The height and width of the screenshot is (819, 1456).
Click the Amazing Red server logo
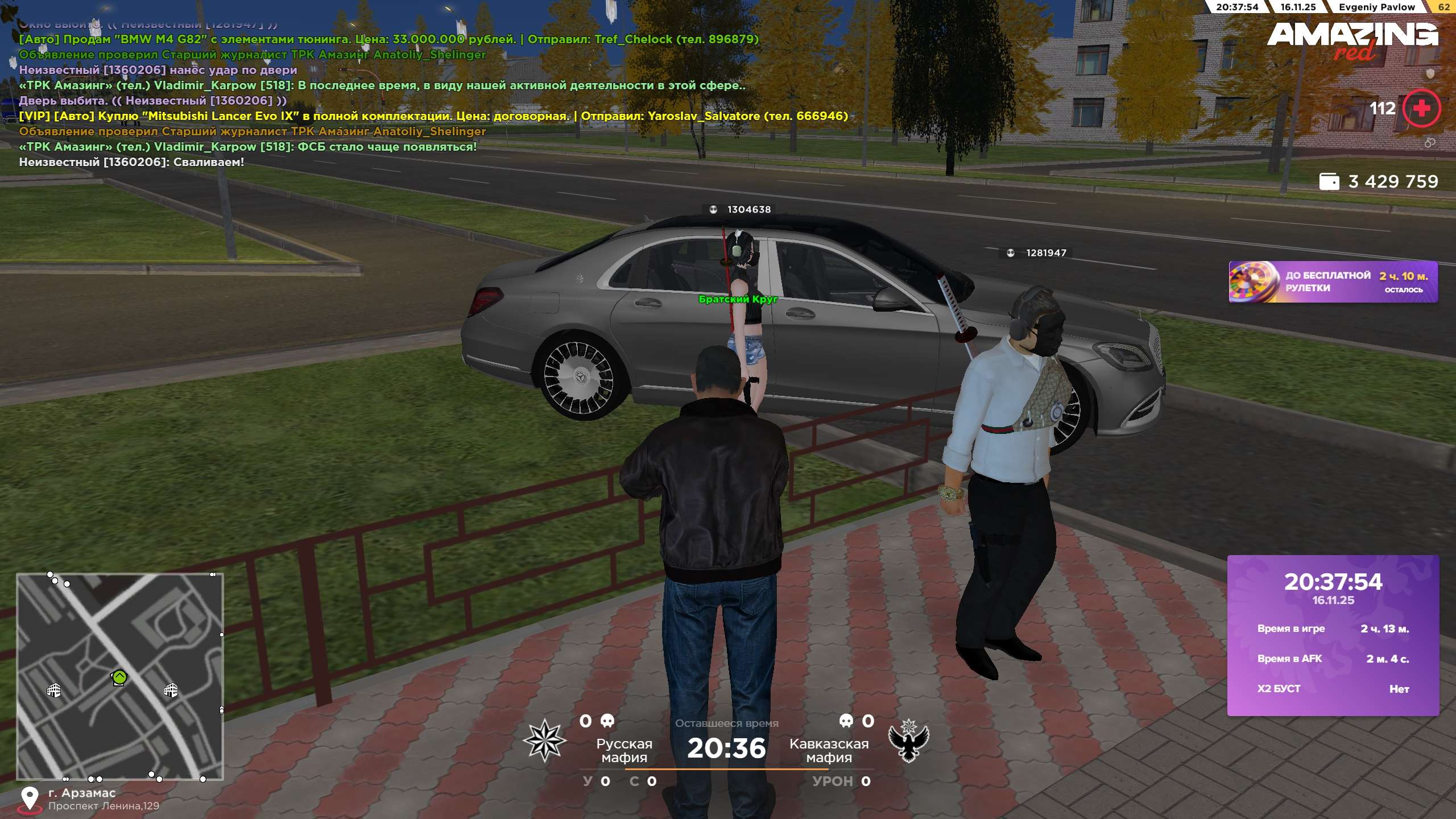(1352, 40)
